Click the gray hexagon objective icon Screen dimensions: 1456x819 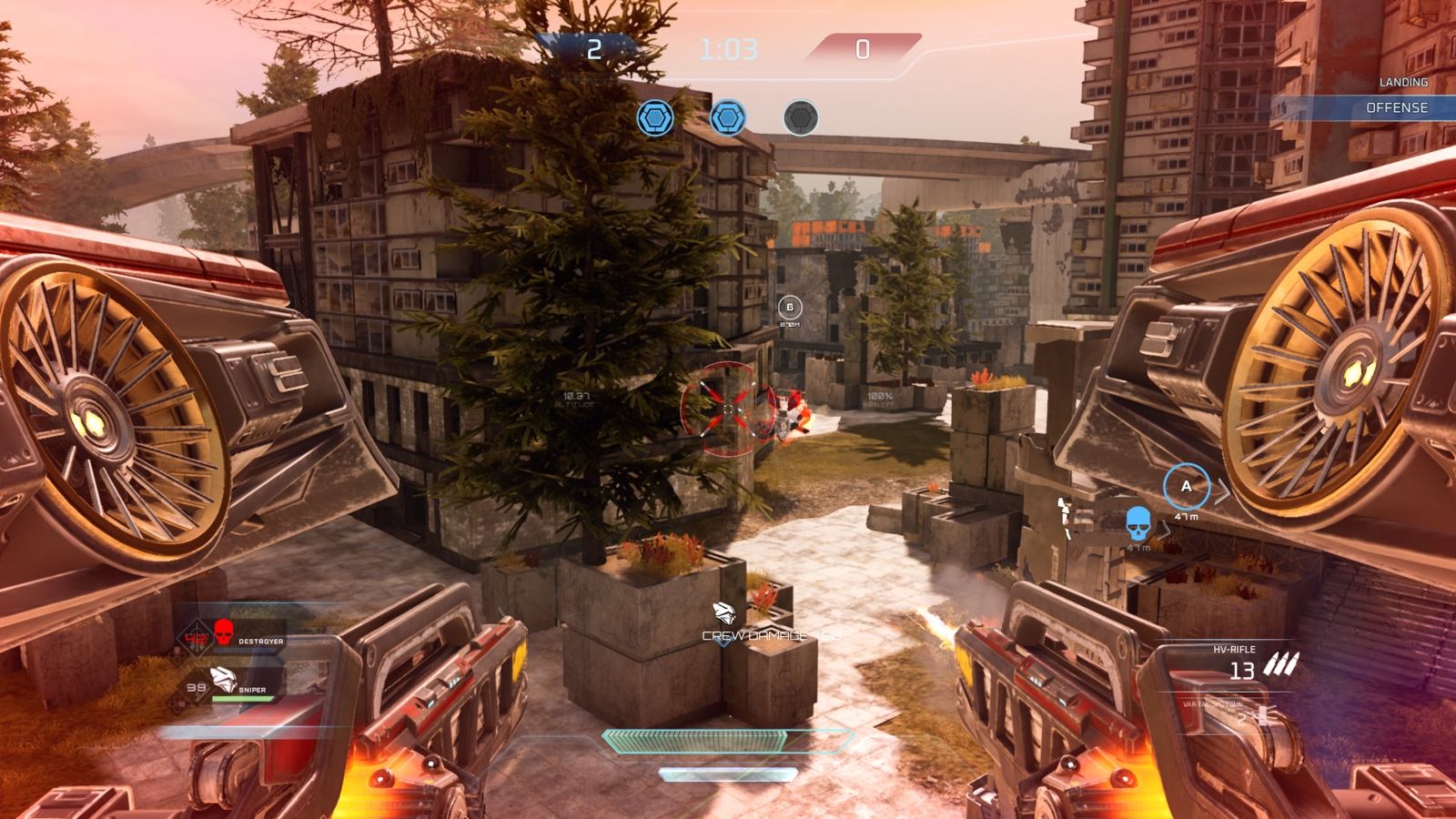tap(801, 118)
